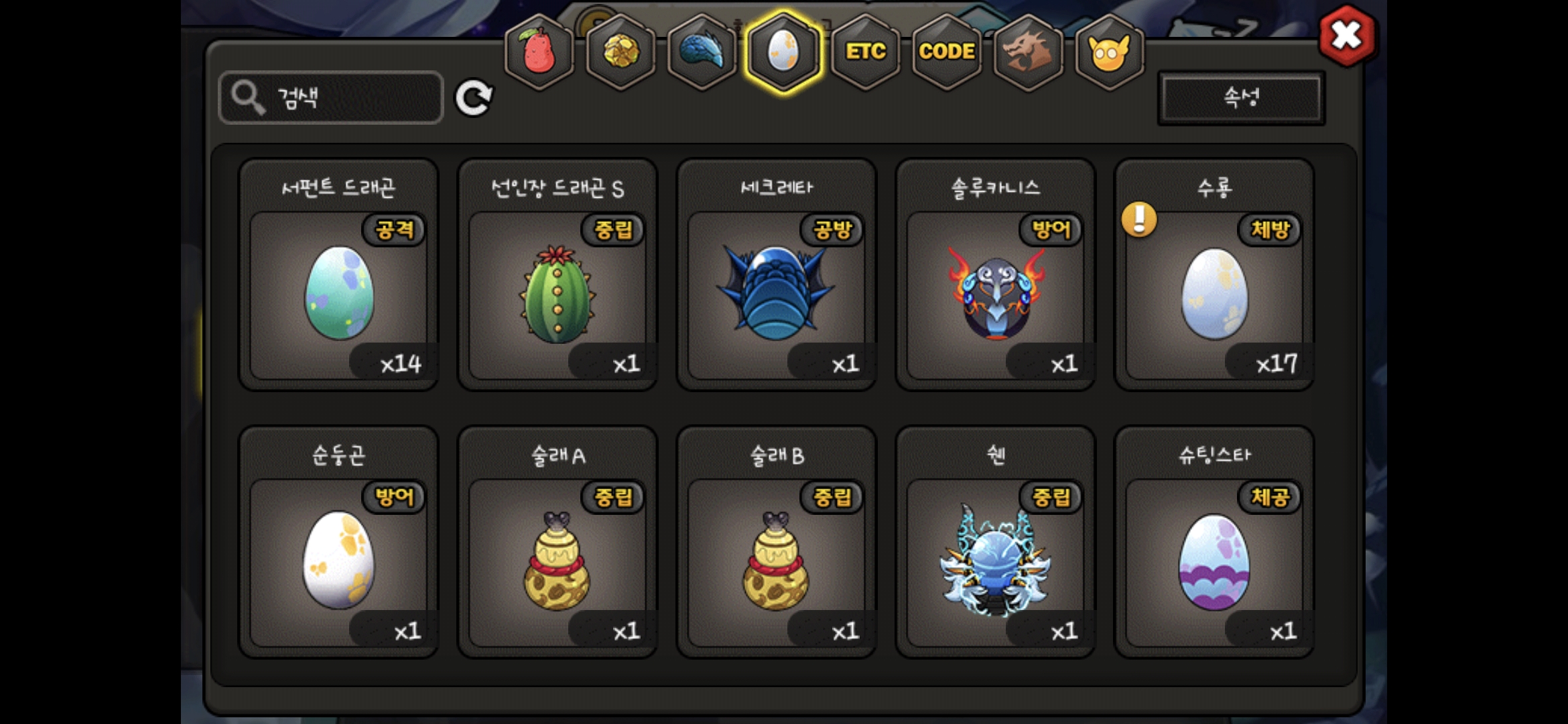Screen dimensions: 1568x724
Task: Open the yellow horned creature tab
Action: tap(1110, 52)
